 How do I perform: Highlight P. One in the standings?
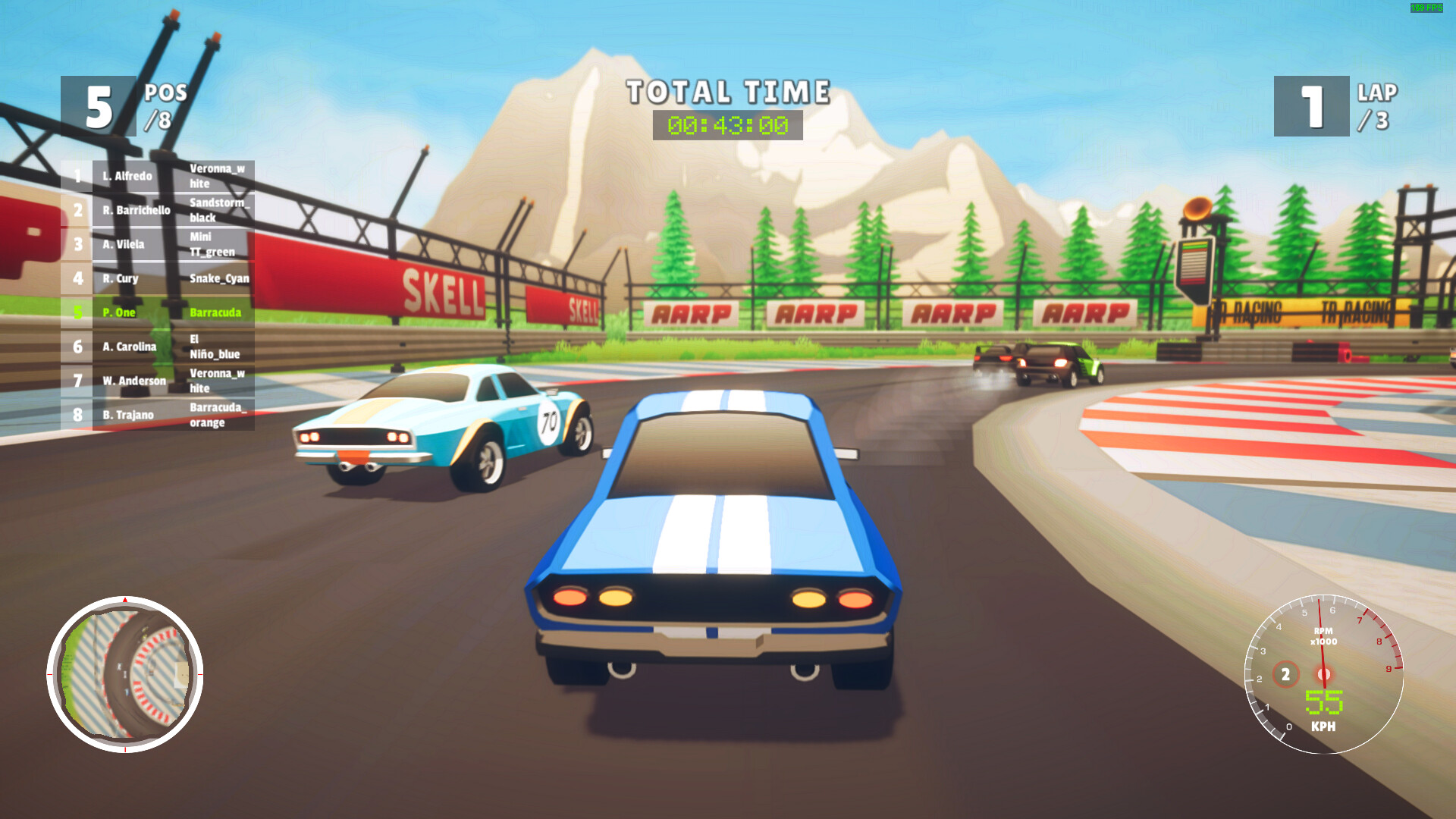[x=119, y=312]
